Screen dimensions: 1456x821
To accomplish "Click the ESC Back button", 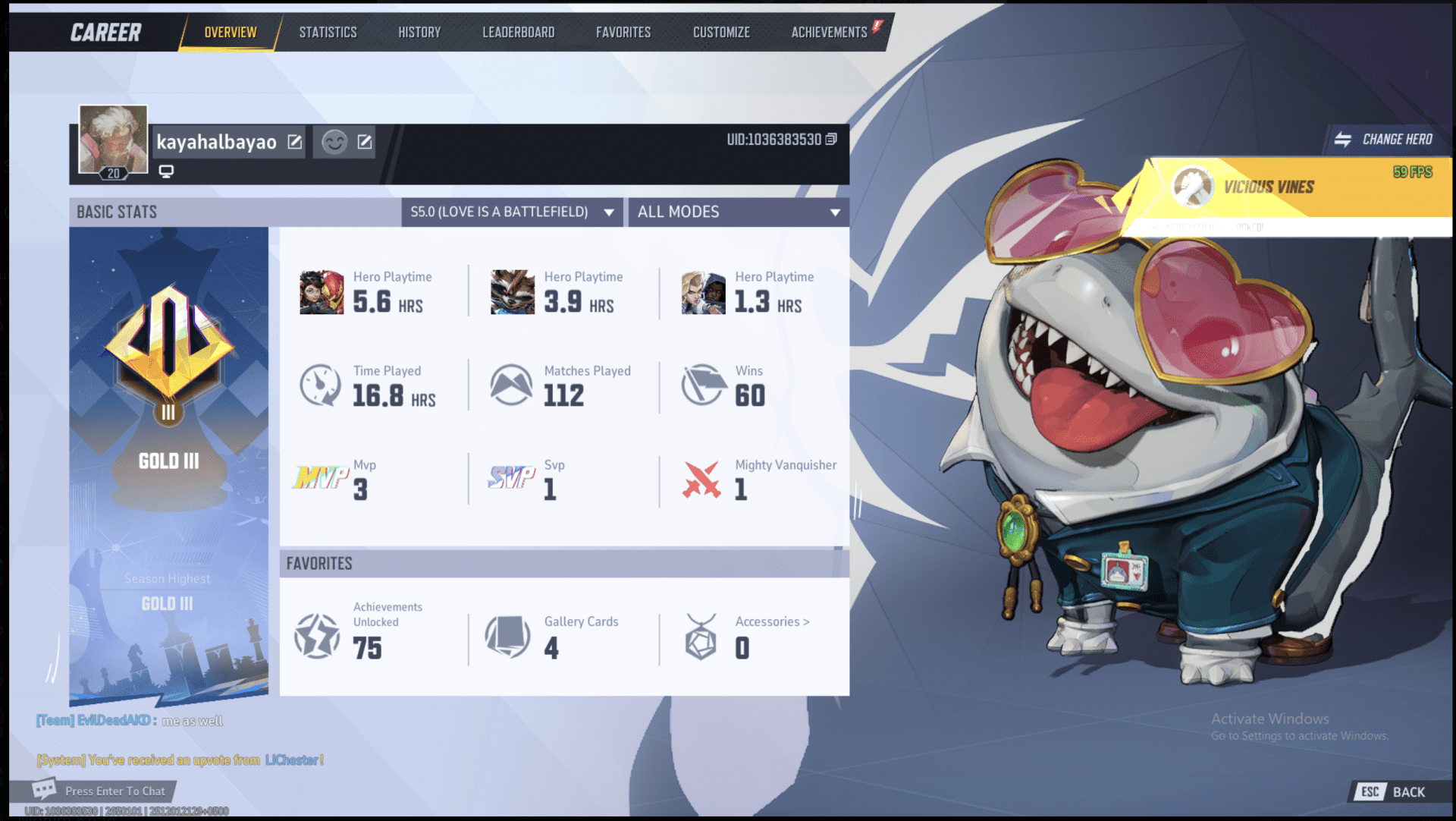I will point(1392,791).
